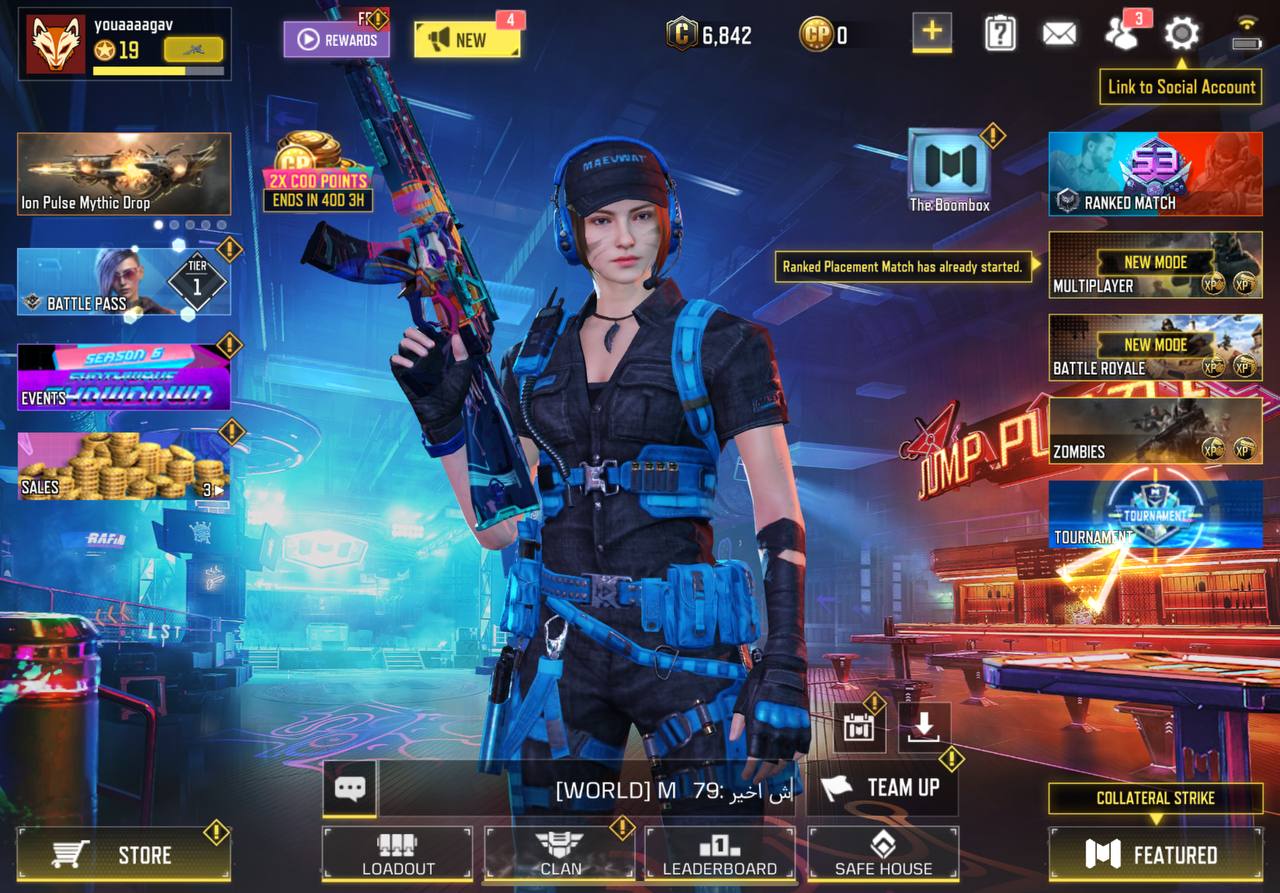The width and height of the screenshot is (1280, 893).
Task: Enter Zombies mode
Action: [1154, 432]
